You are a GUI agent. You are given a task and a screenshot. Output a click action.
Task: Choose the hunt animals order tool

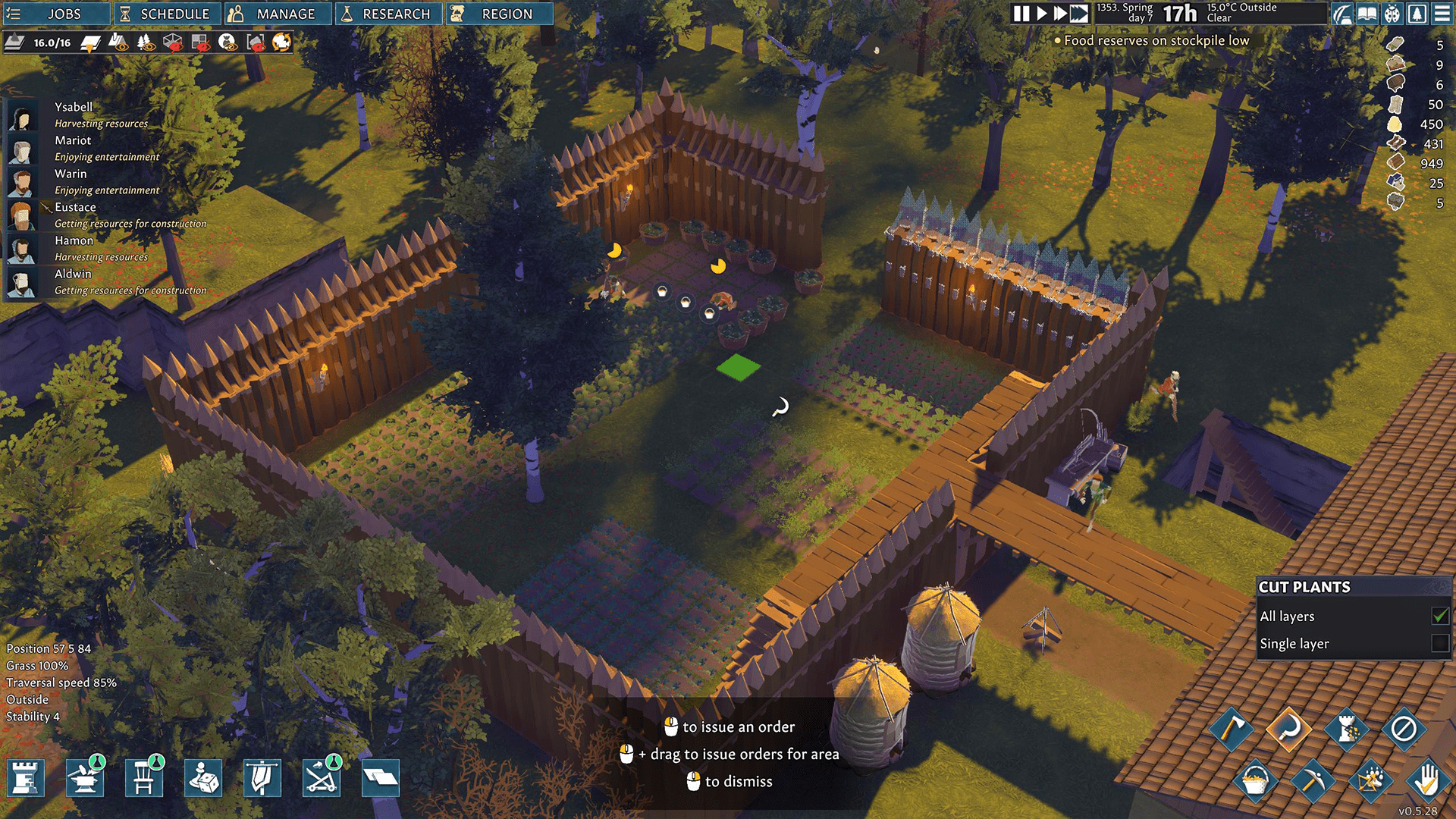pyautogui.click(x=1370, y=782)
